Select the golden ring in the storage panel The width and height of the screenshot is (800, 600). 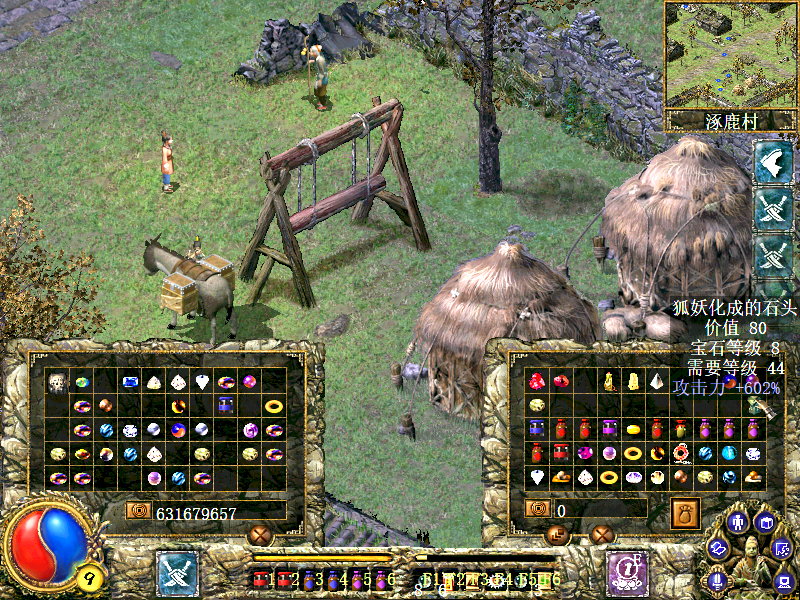click(x=273, y=406)
